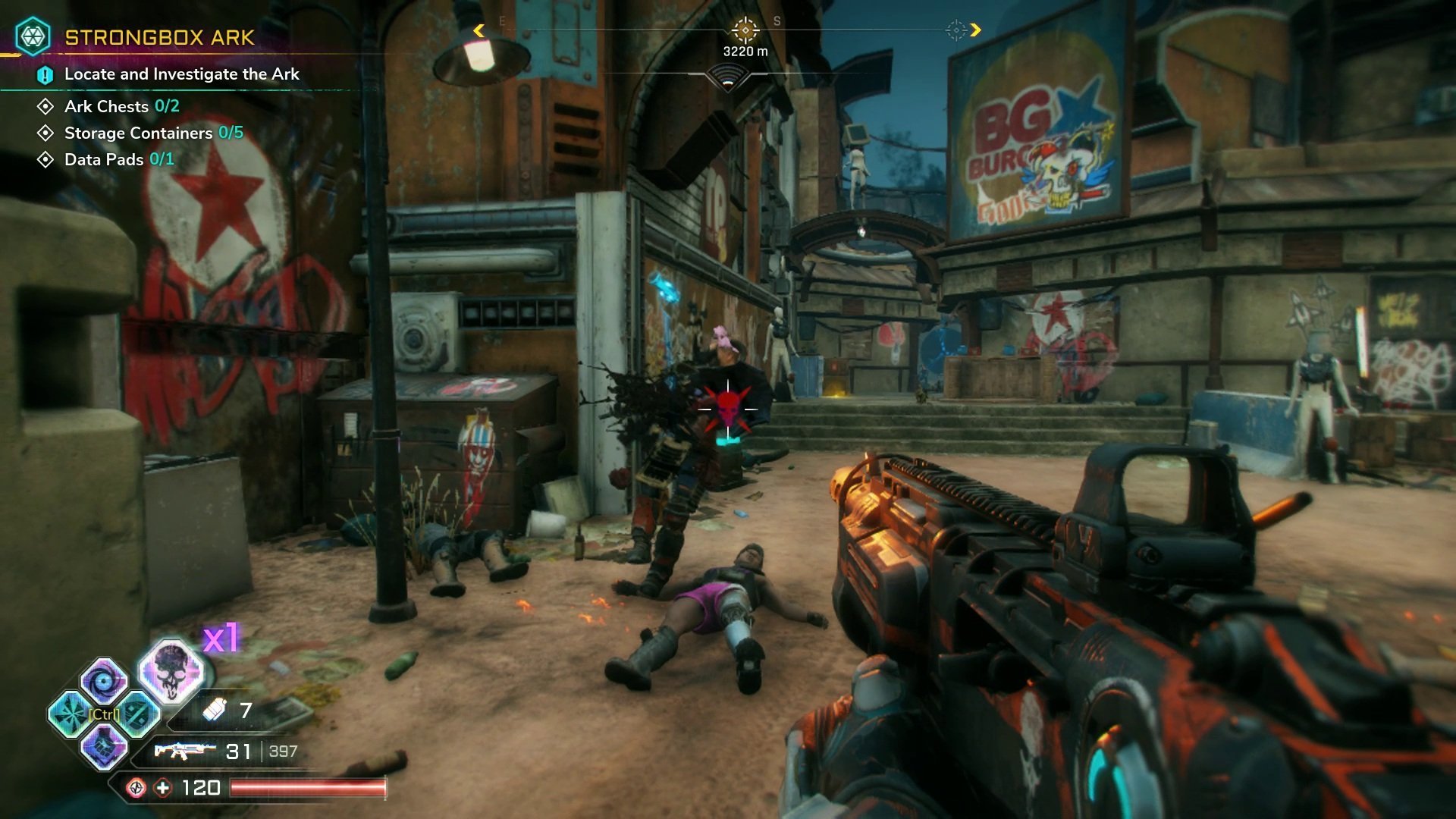This screenshot has height=819, width=1456.
Task: Select the faded waypoint marker on compass
Action: (956, 30)
